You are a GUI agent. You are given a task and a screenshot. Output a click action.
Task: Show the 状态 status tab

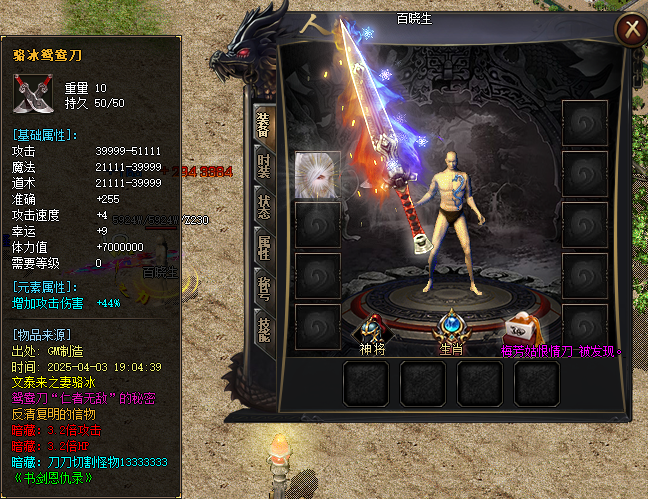pos(263,206)
